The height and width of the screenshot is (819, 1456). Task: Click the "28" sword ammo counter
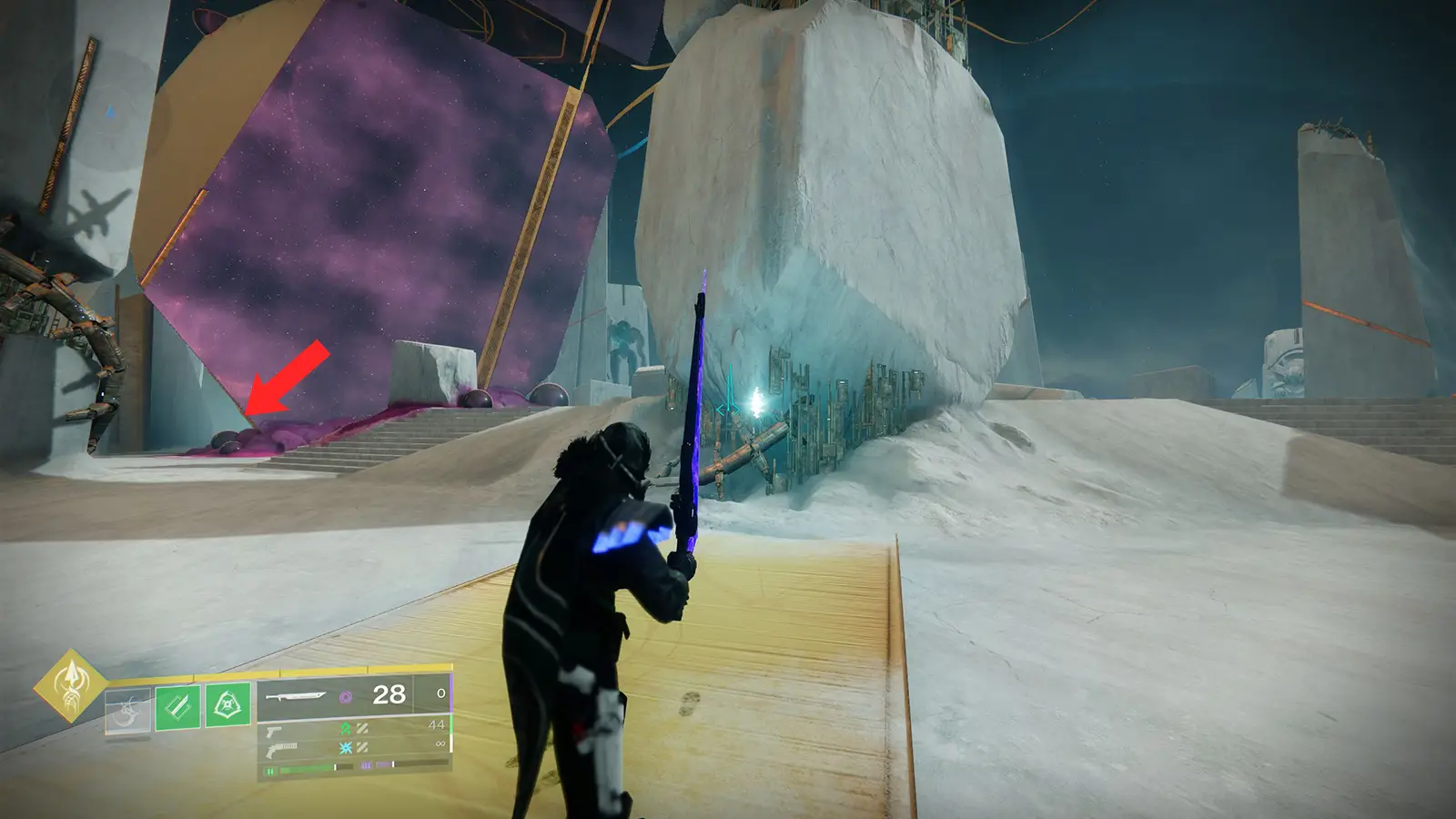(389, 694)
